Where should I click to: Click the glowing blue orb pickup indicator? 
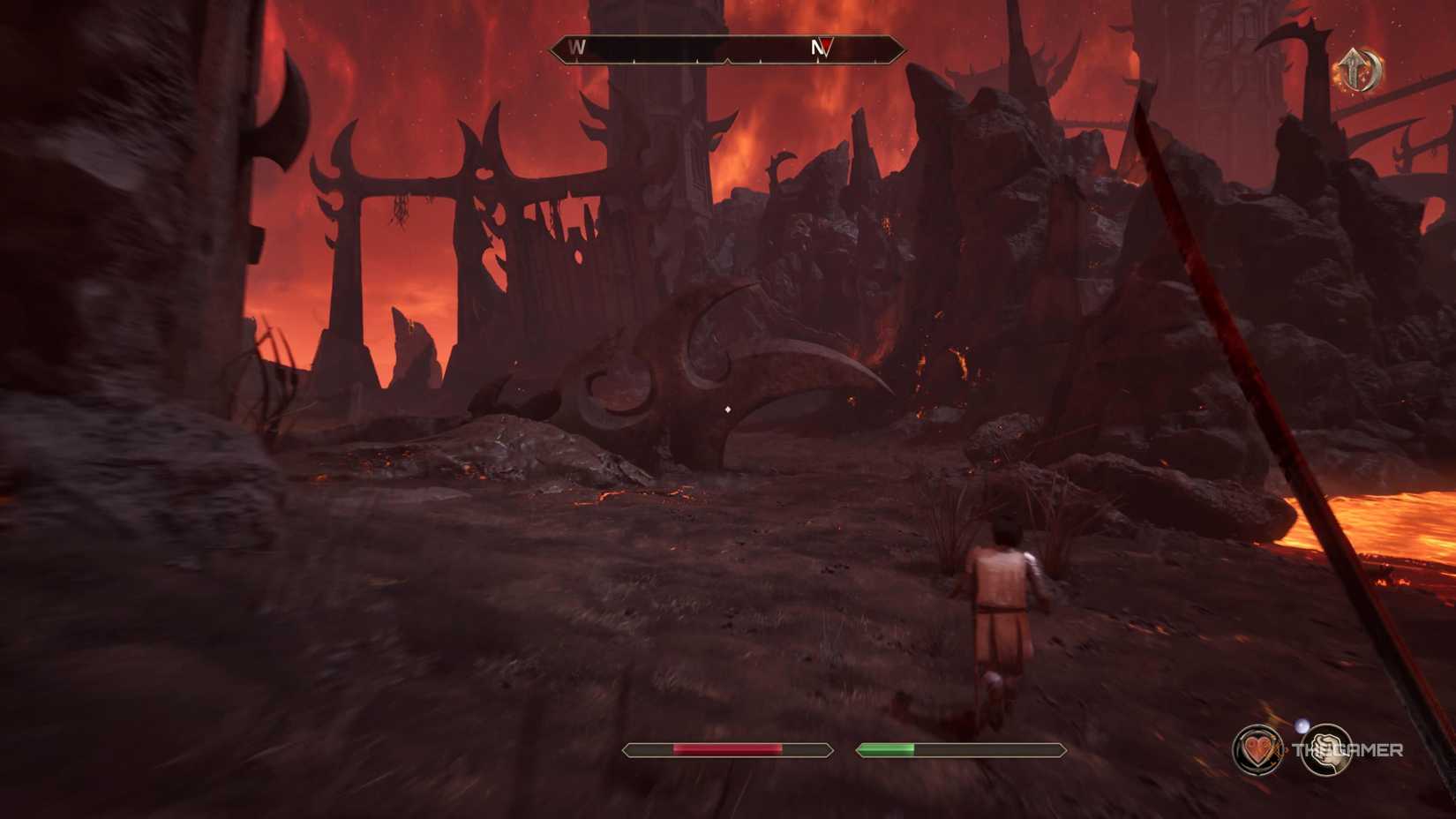pyautogui.click(x=1302, y=726)
